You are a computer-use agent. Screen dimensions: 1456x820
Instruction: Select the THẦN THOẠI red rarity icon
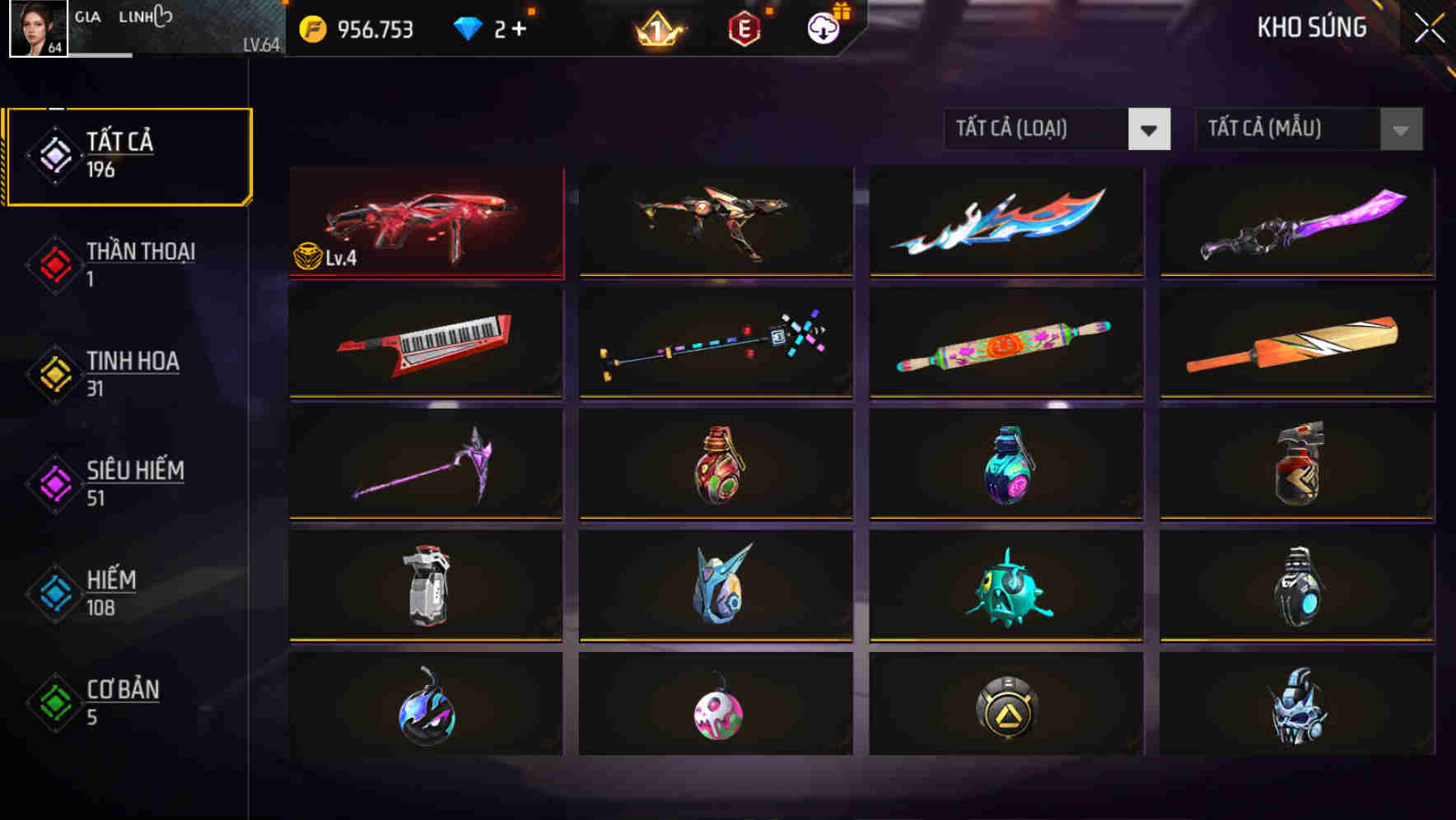54,263
